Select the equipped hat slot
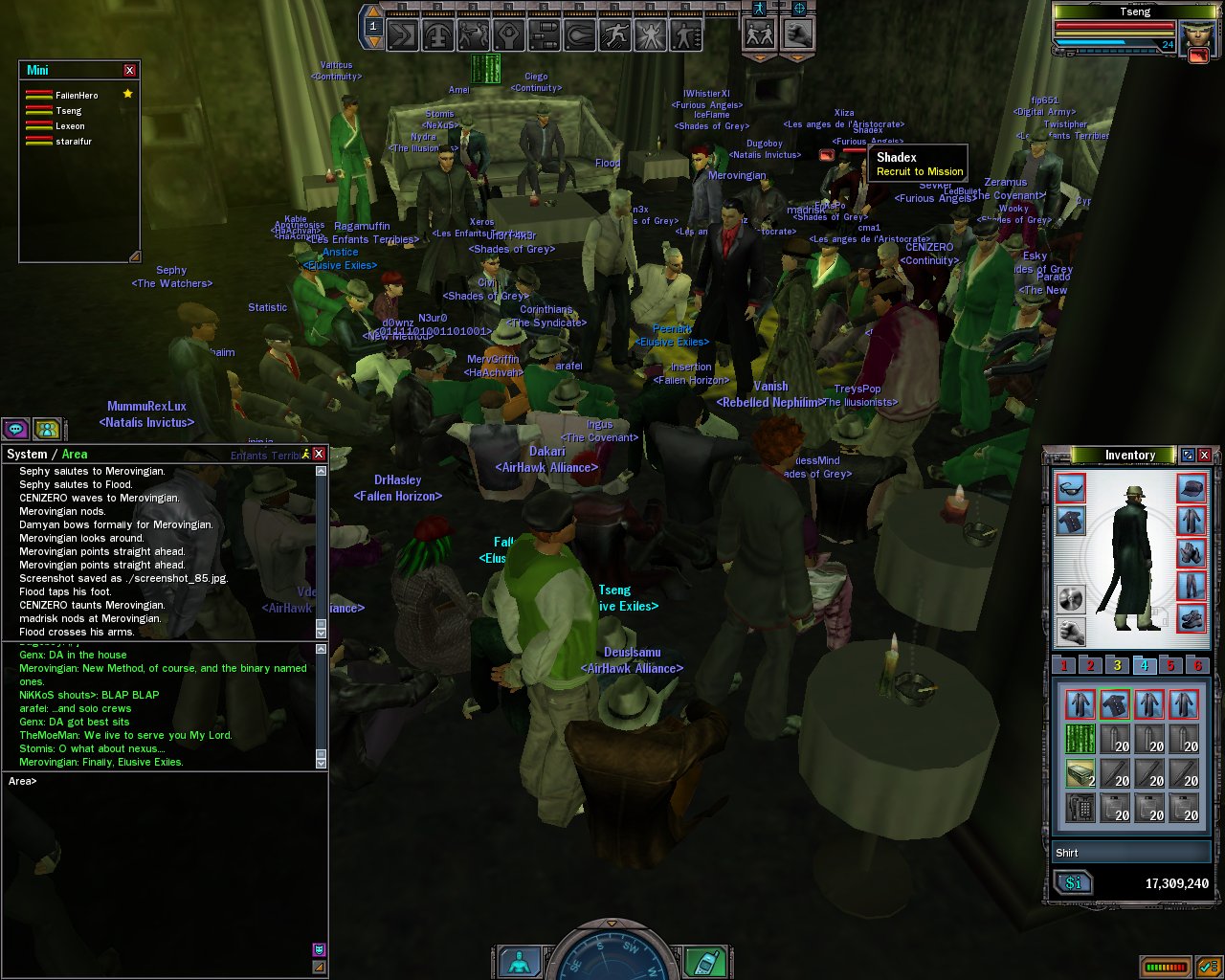 [1192, 488]
